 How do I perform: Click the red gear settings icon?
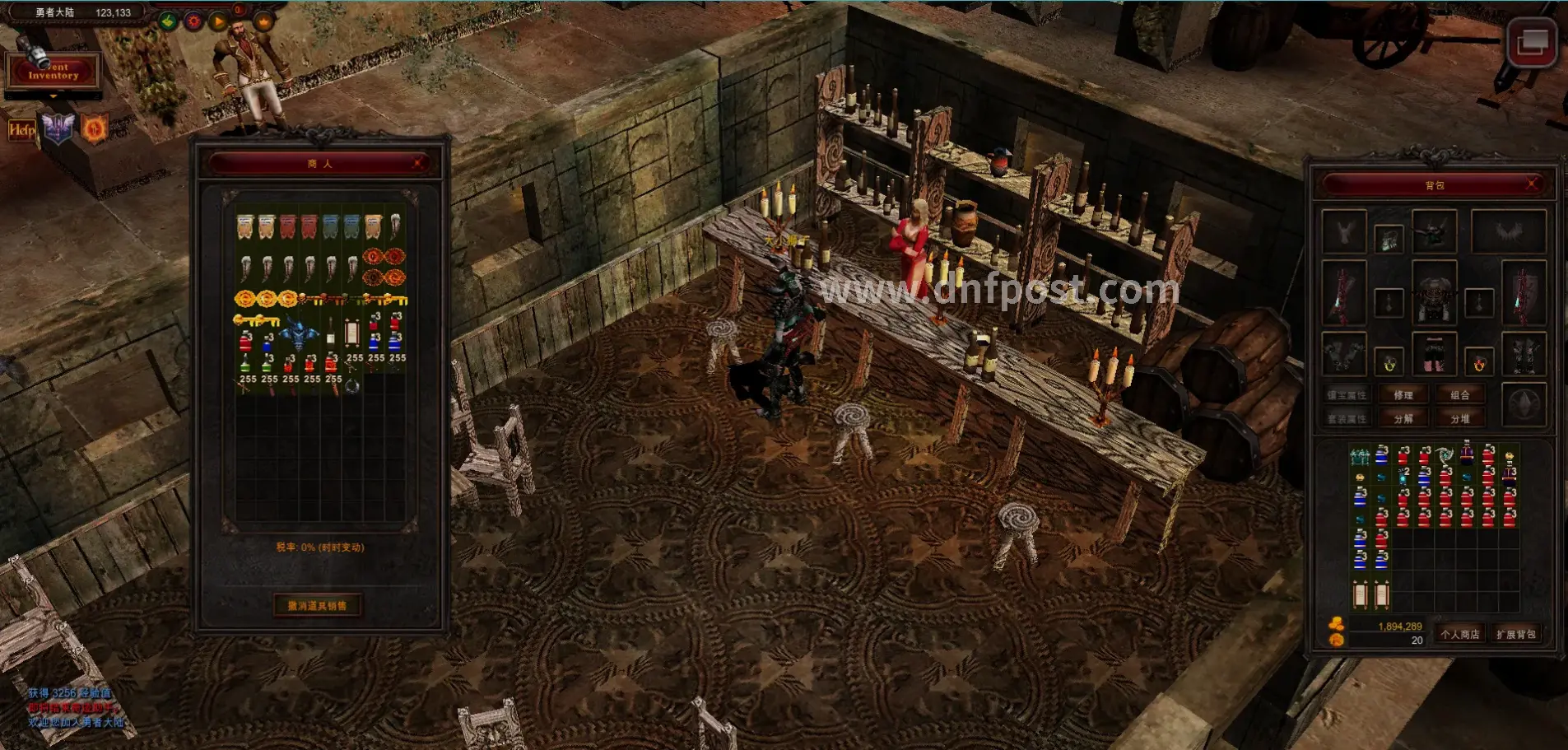193,21
